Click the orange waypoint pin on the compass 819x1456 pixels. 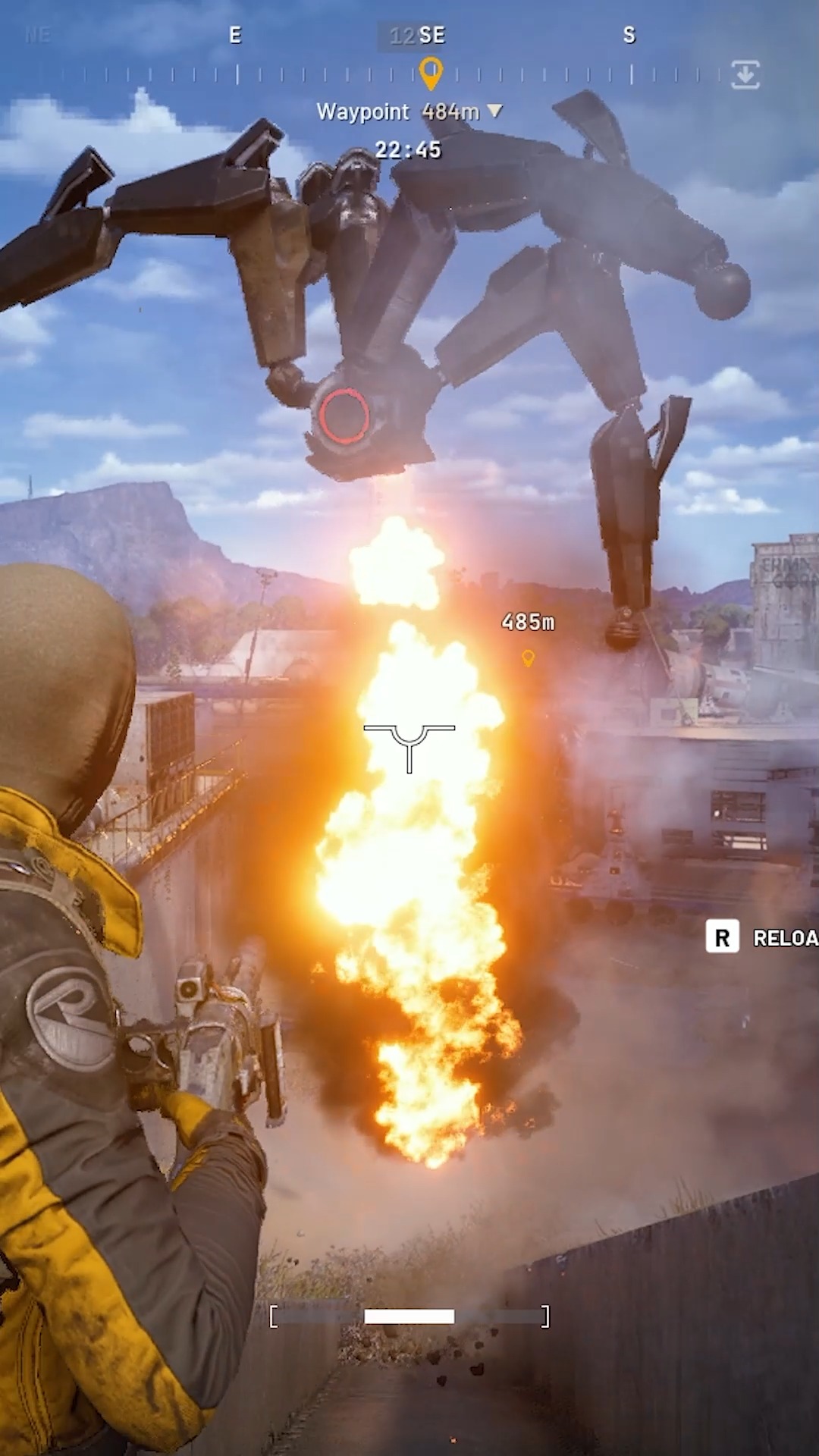(431, 74)
